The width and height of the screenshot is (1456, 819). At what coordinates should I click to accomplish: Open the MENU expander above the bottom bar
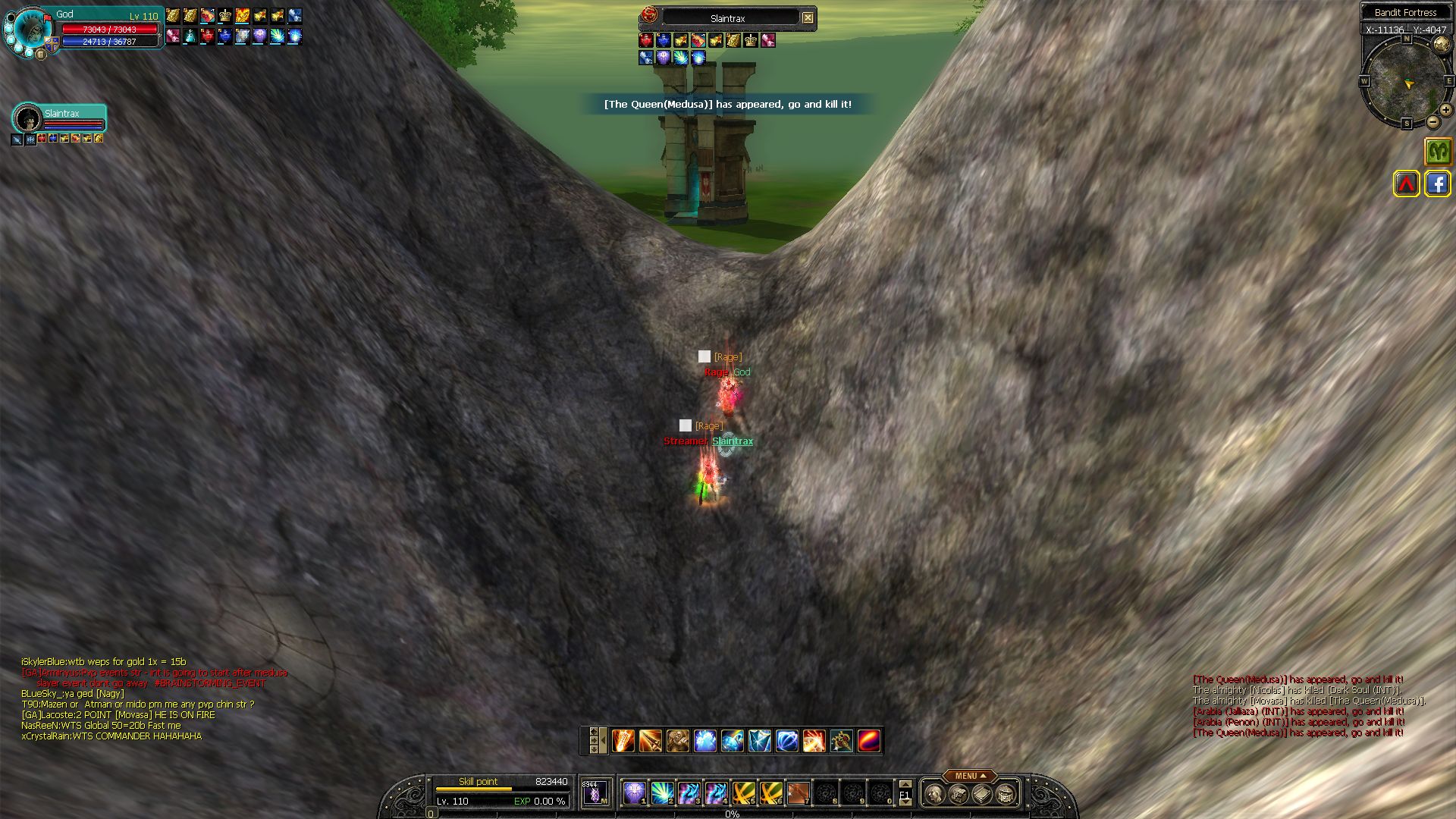970,776
